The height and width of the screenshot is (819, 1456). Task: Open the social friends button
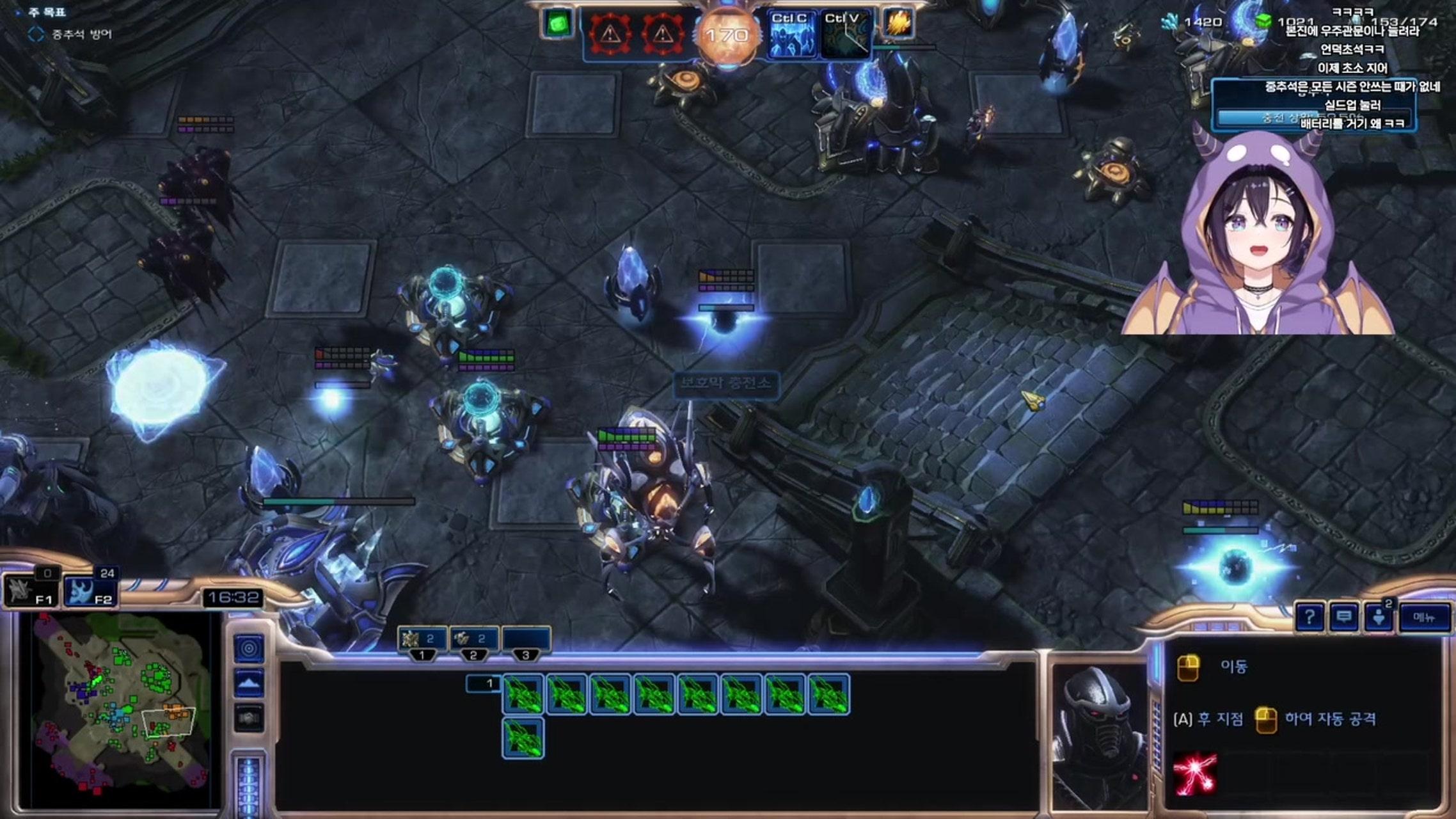1379,617
